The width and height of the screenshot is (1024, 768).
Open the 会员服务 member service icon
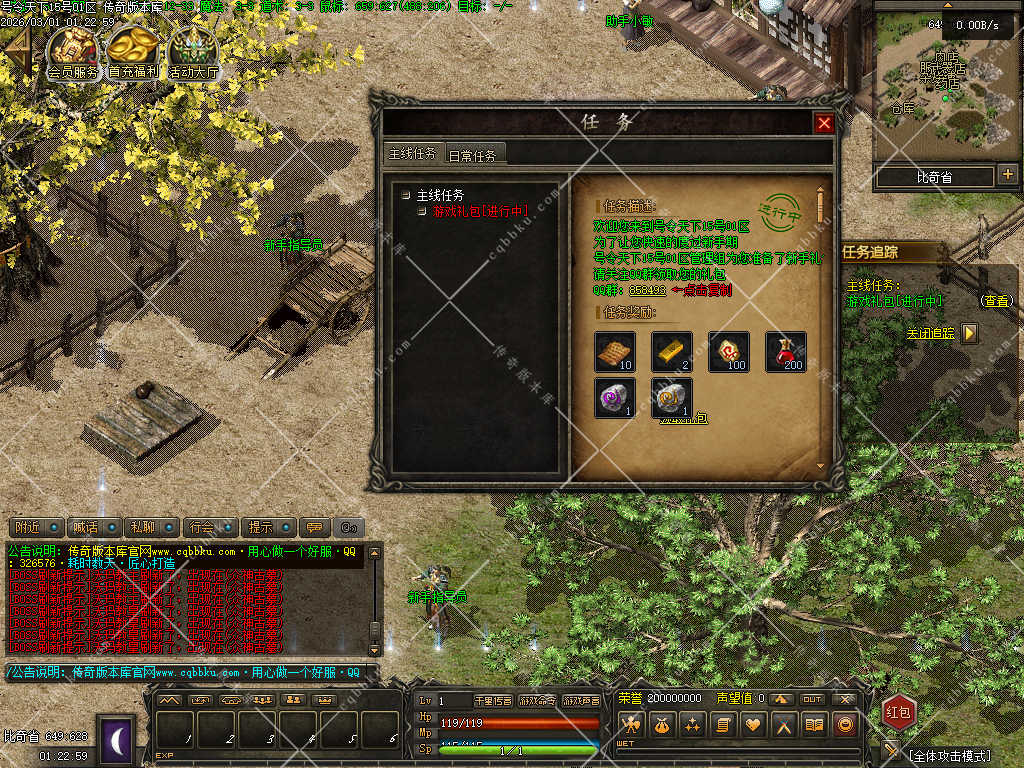pyautogui.click(x=73, y=52)
